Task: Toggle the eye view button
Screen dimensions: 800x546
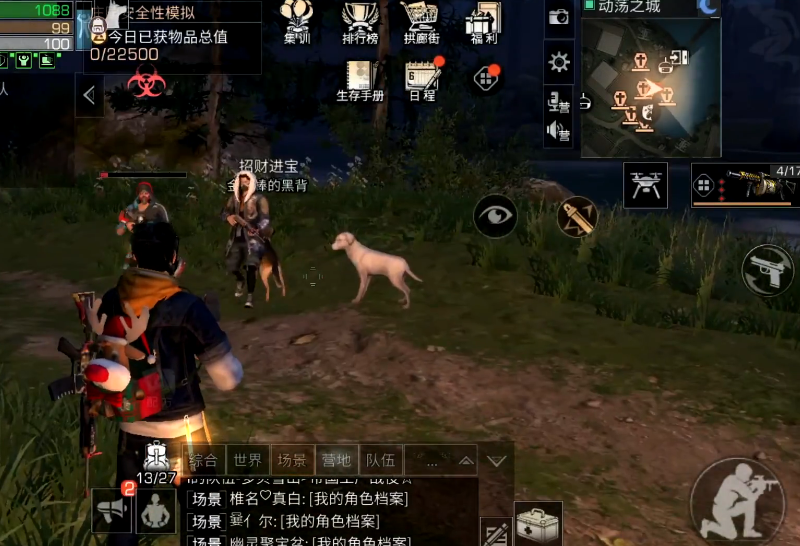Action: (495, 215)
